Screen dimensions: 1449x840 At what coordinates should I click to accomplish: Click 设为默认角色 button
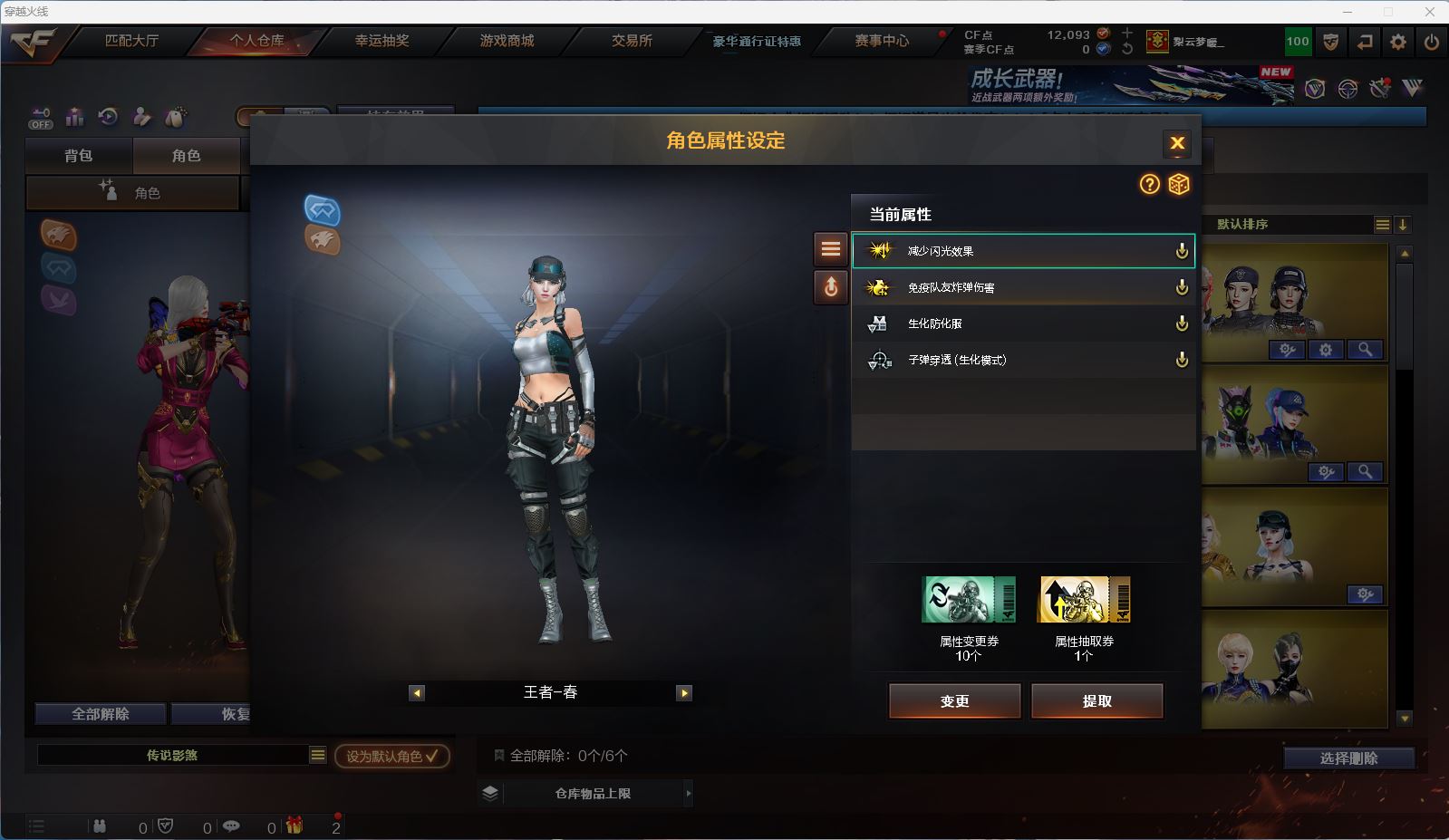click(x=391, y=756)
